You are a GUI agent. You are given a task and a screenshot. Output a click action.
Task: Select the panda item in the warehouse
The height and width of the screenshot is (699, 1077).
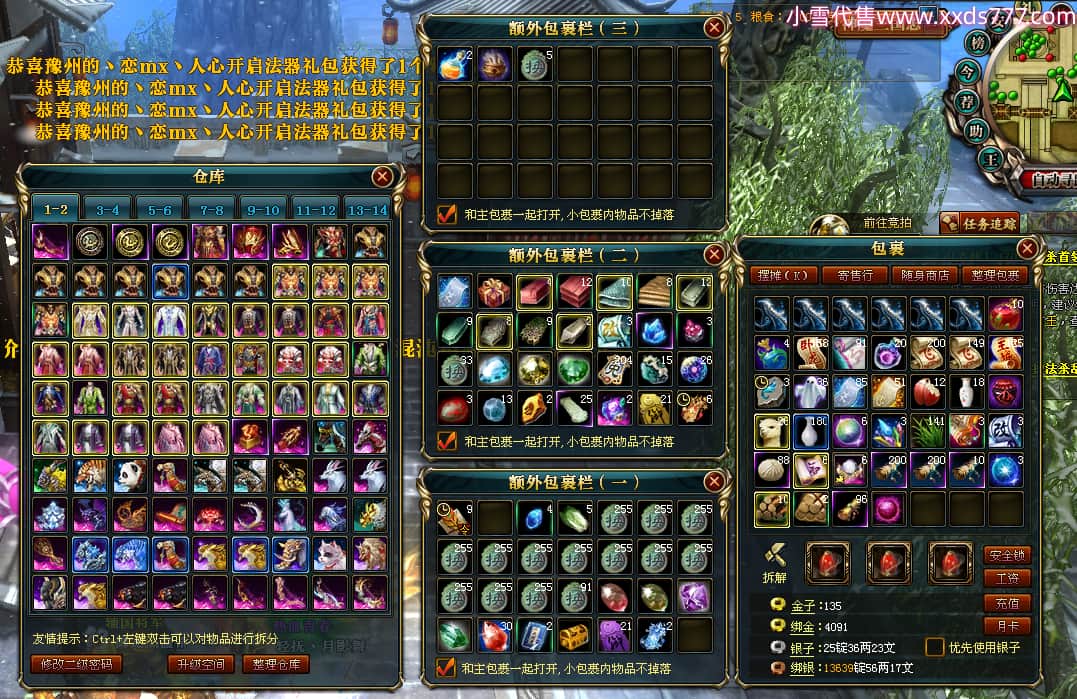(130, 475)
